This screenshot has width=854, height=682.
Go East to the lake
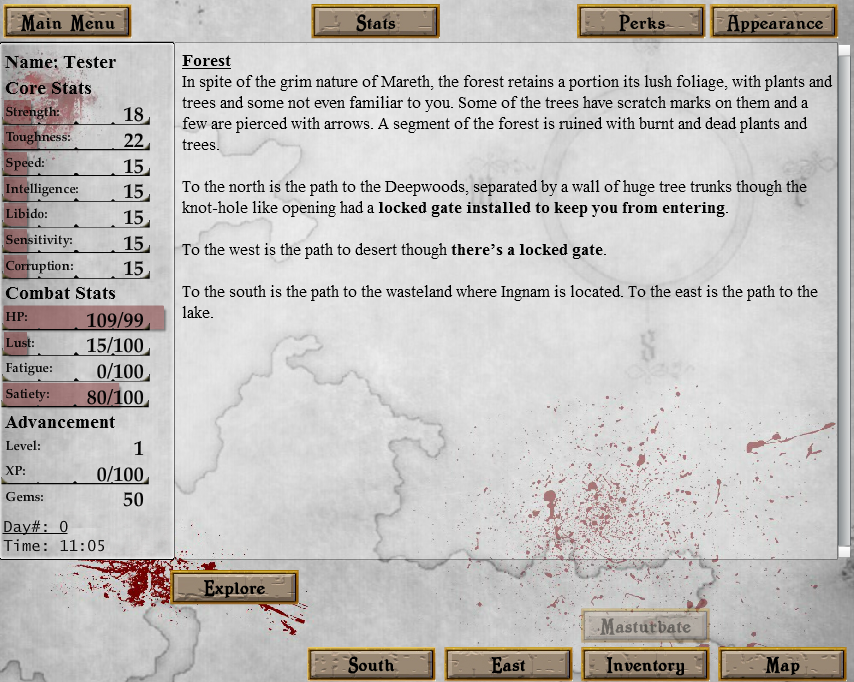click(508, 665)
